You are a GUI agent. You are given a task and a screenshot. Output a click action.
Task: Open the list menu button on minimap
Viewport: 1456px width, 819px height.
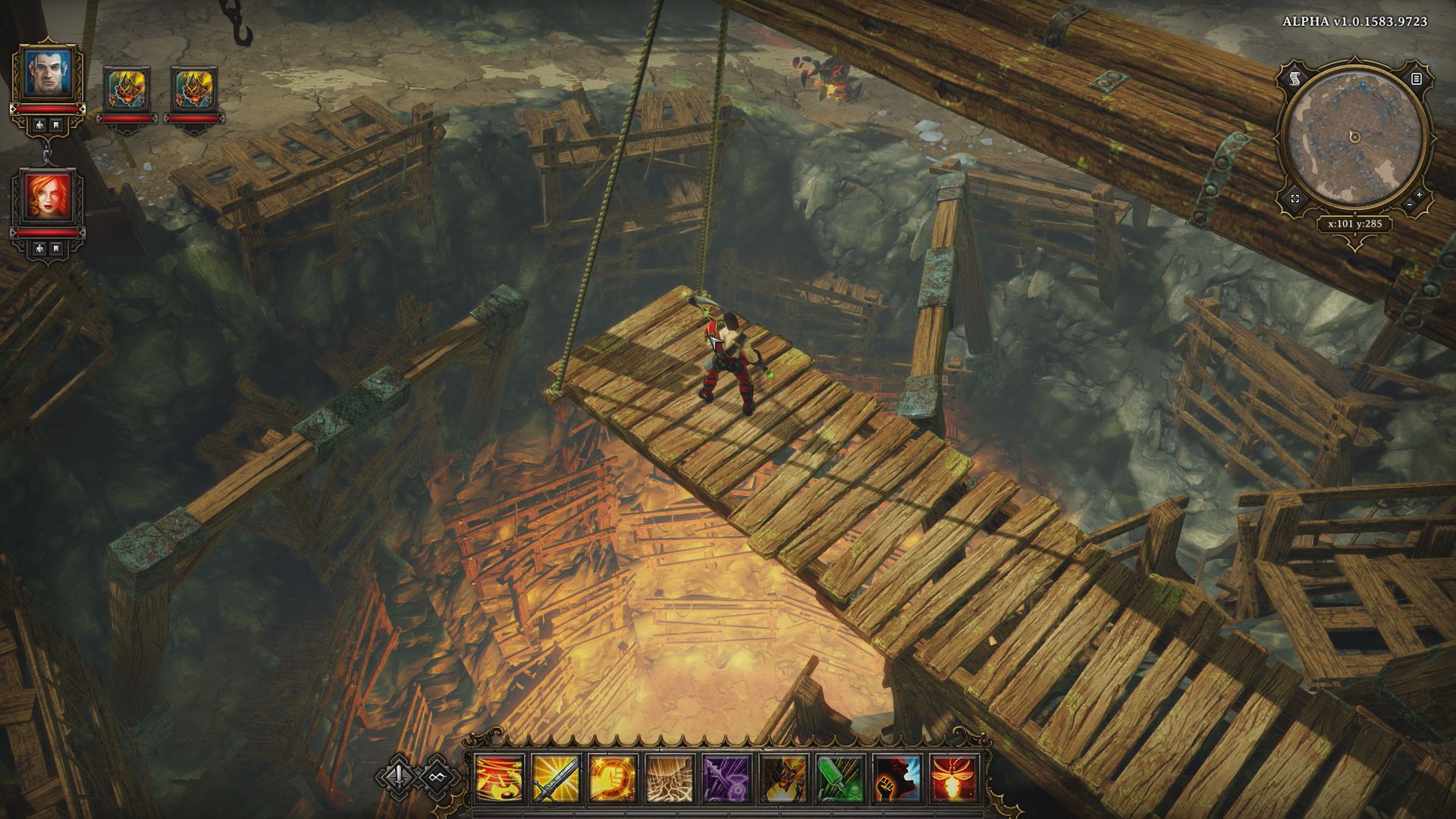coord(1416,78)
